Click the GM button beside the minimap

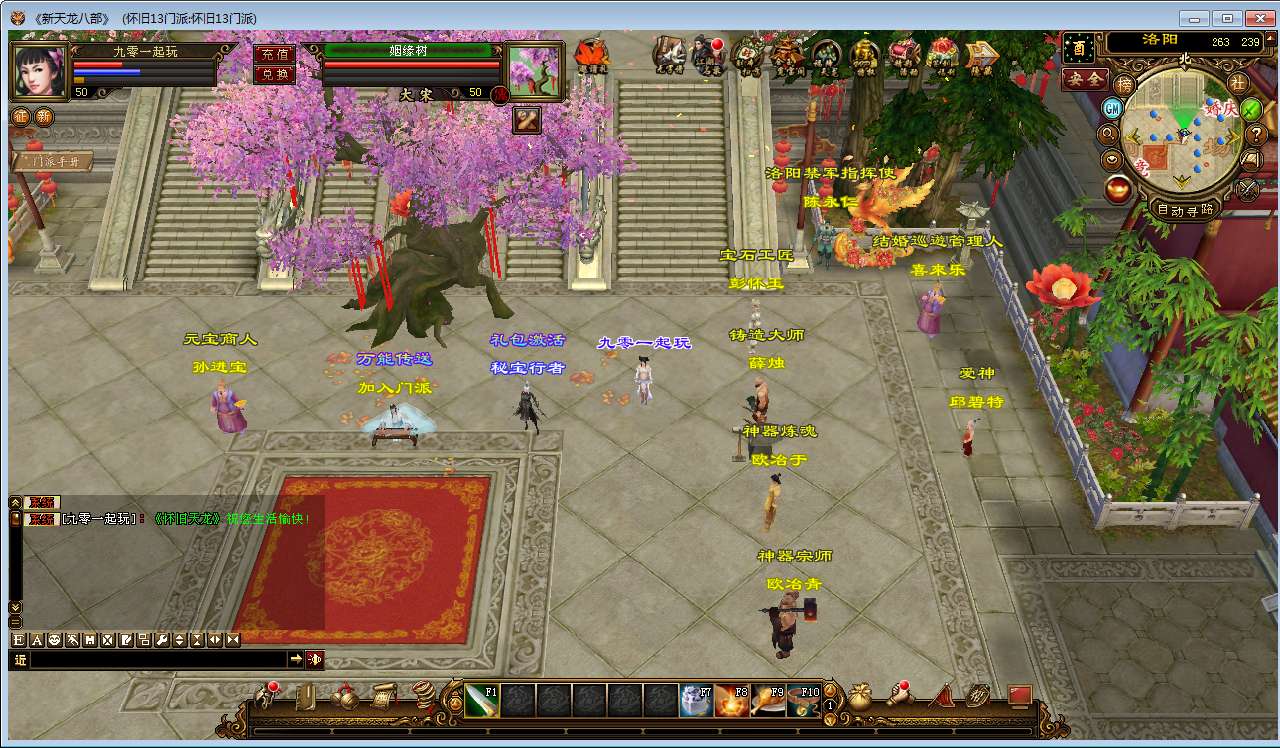(1112, 107)
